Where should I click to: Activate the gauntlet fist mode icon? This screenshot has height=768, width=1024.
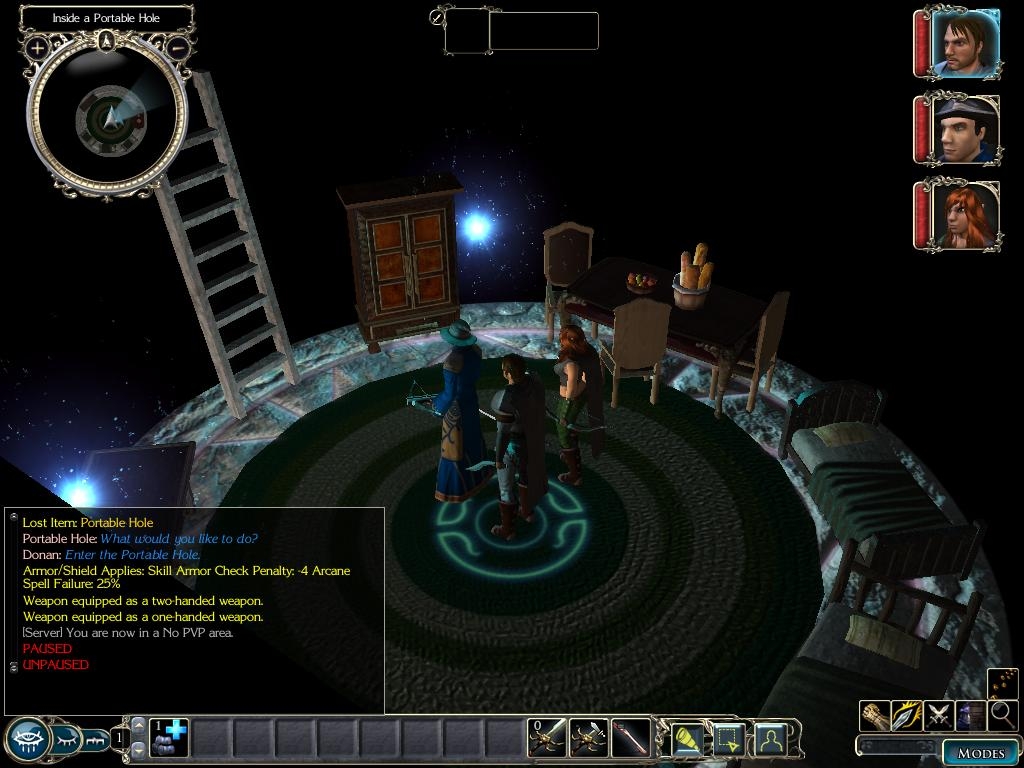875,715
